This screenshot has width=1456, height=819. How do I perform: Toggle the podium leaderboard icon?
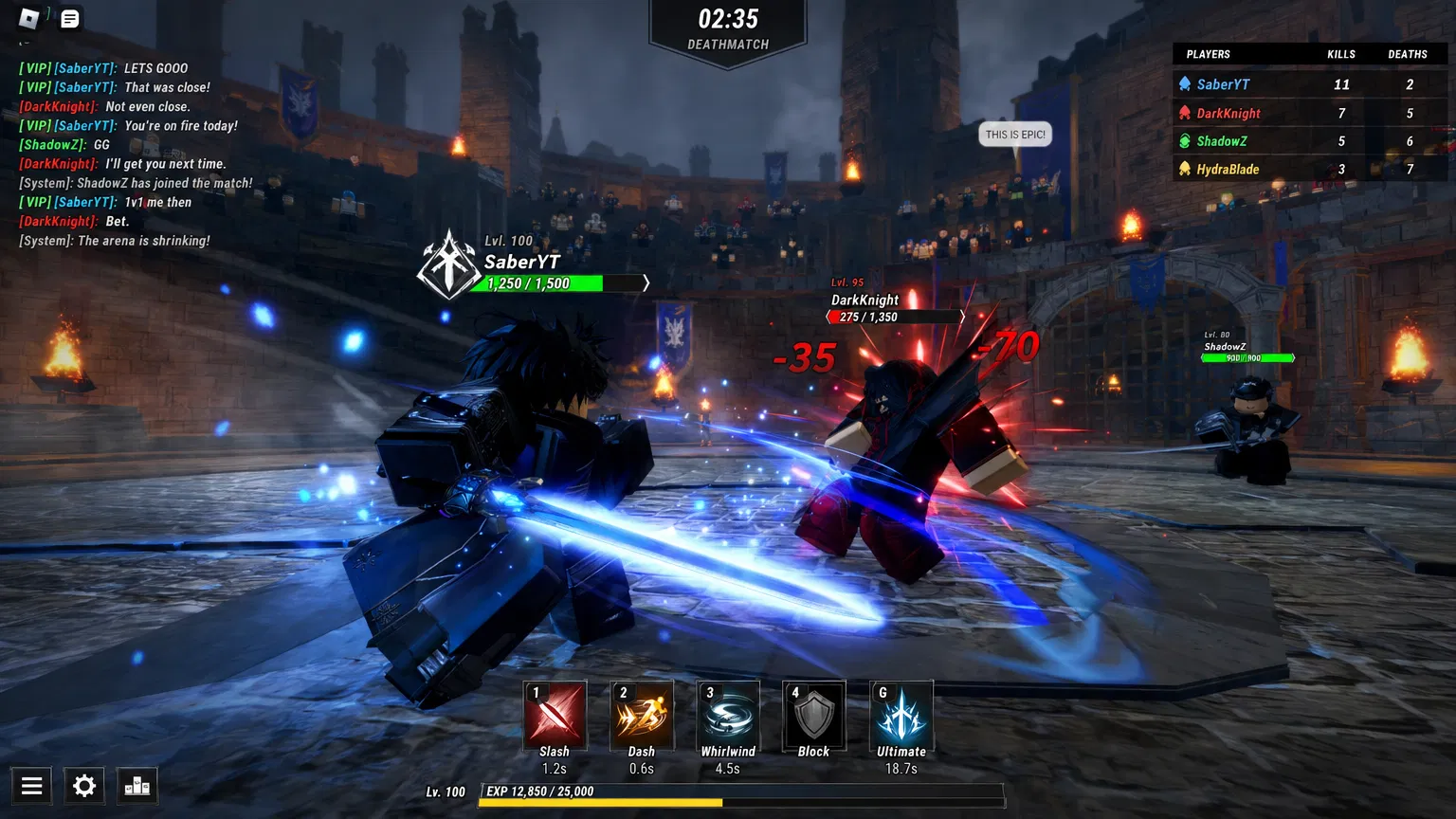click(x=137, y=785)
